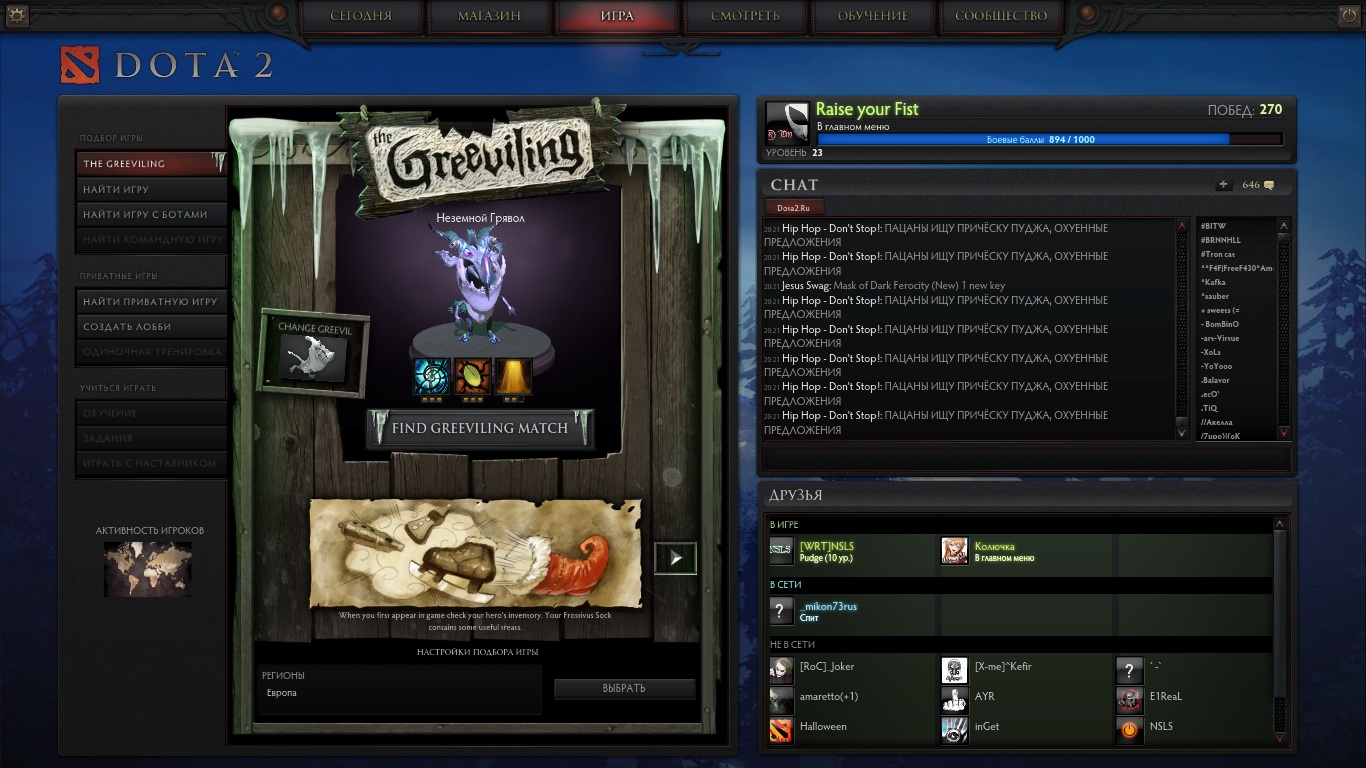Add a chat channel with the plus button

(x=1224, y=185)
